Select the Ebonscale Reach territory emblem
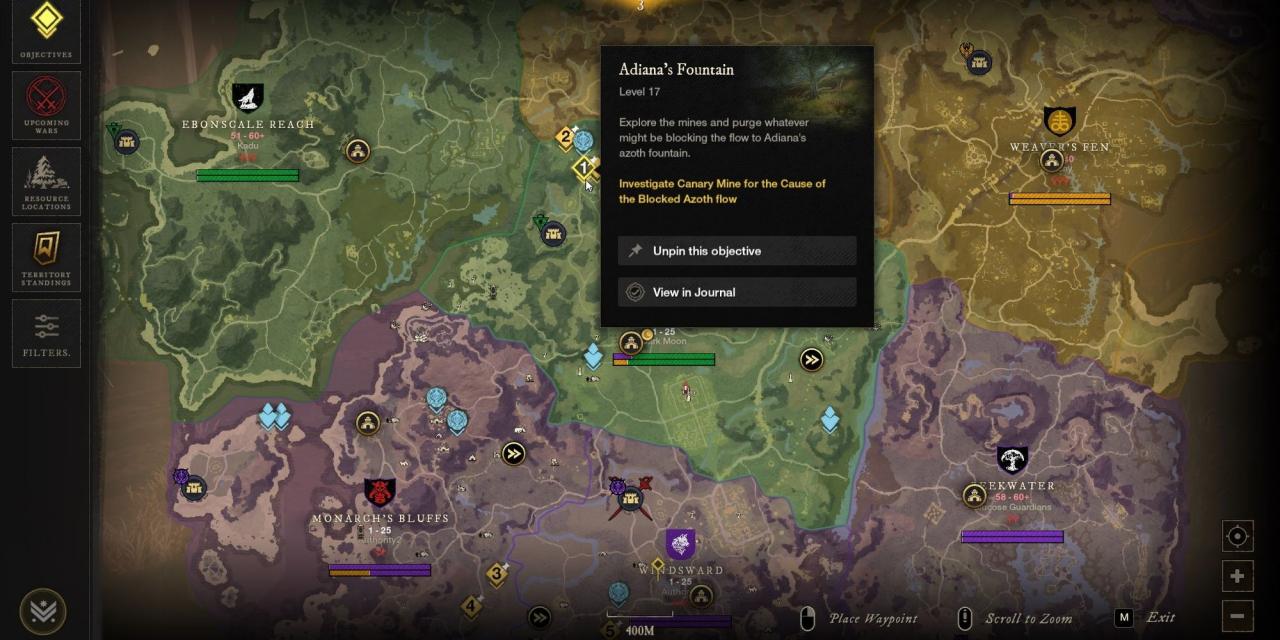Screen dimensions: 1280x640 click(x=247, y=98)
